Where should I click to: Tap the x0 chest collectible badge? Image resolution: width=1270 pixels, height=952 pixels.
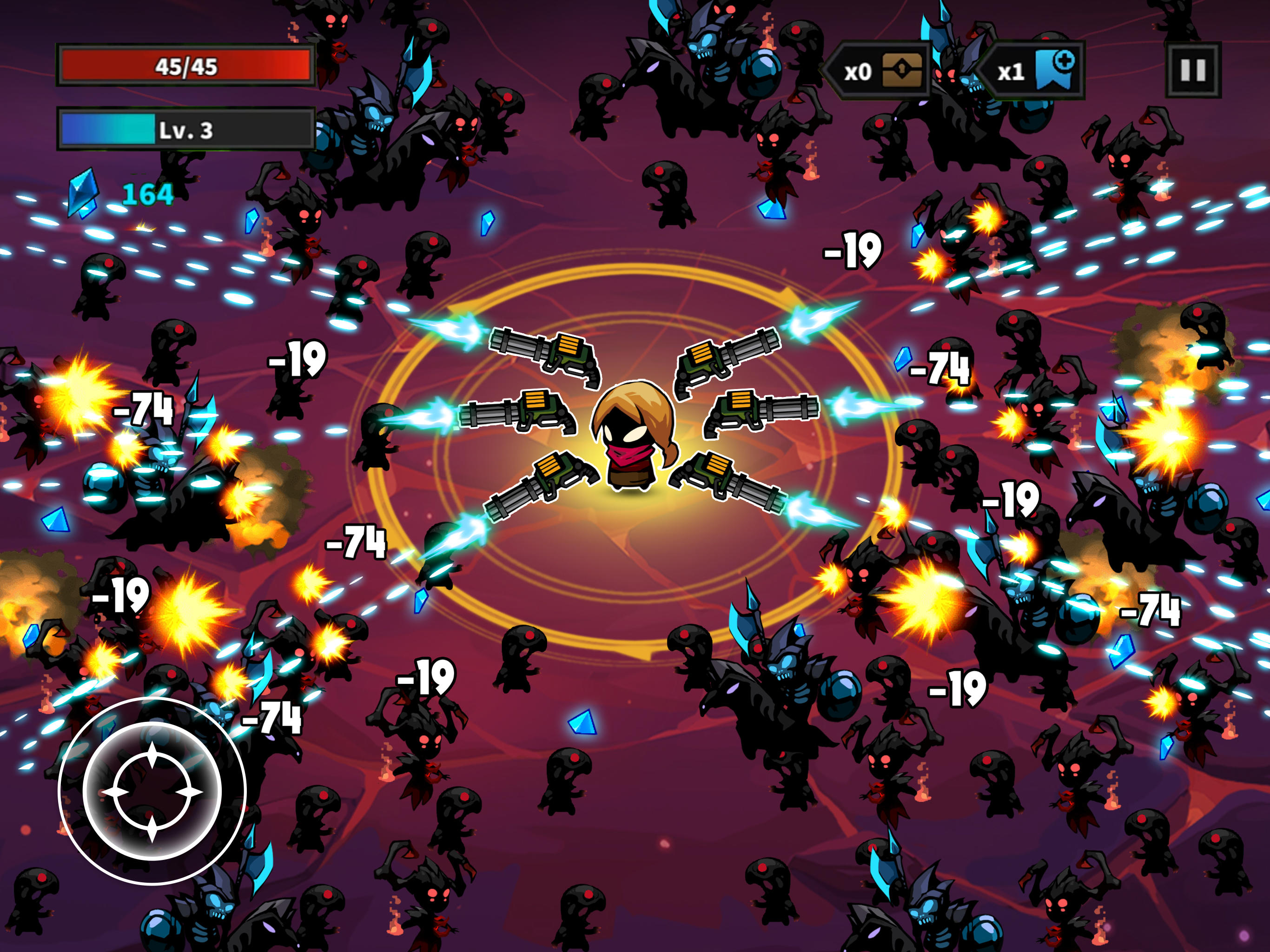click(857, 71)
